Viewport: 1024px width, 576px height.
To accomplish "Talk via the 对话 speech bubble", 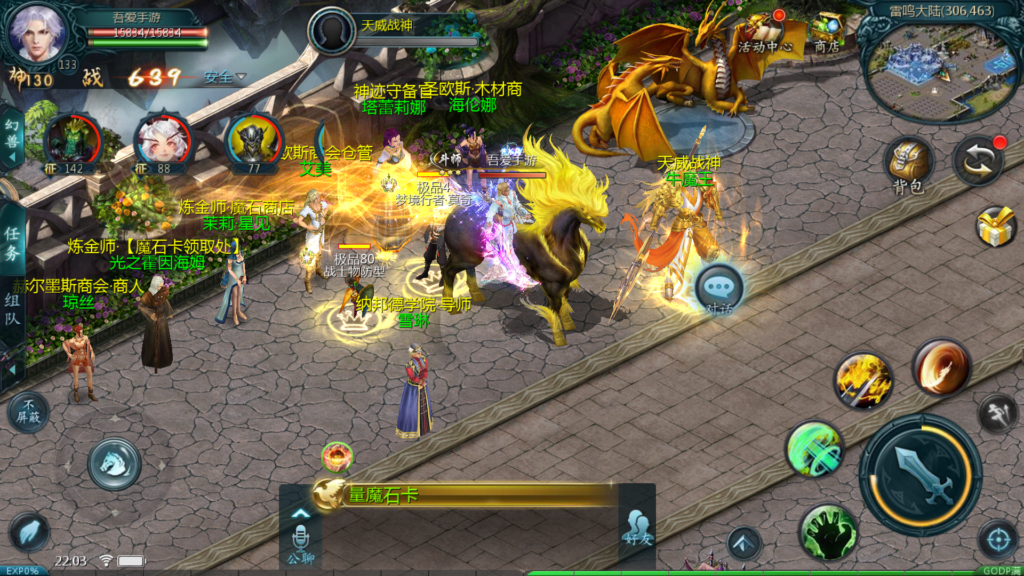I will pyautogui.click(x=719, y=289).
